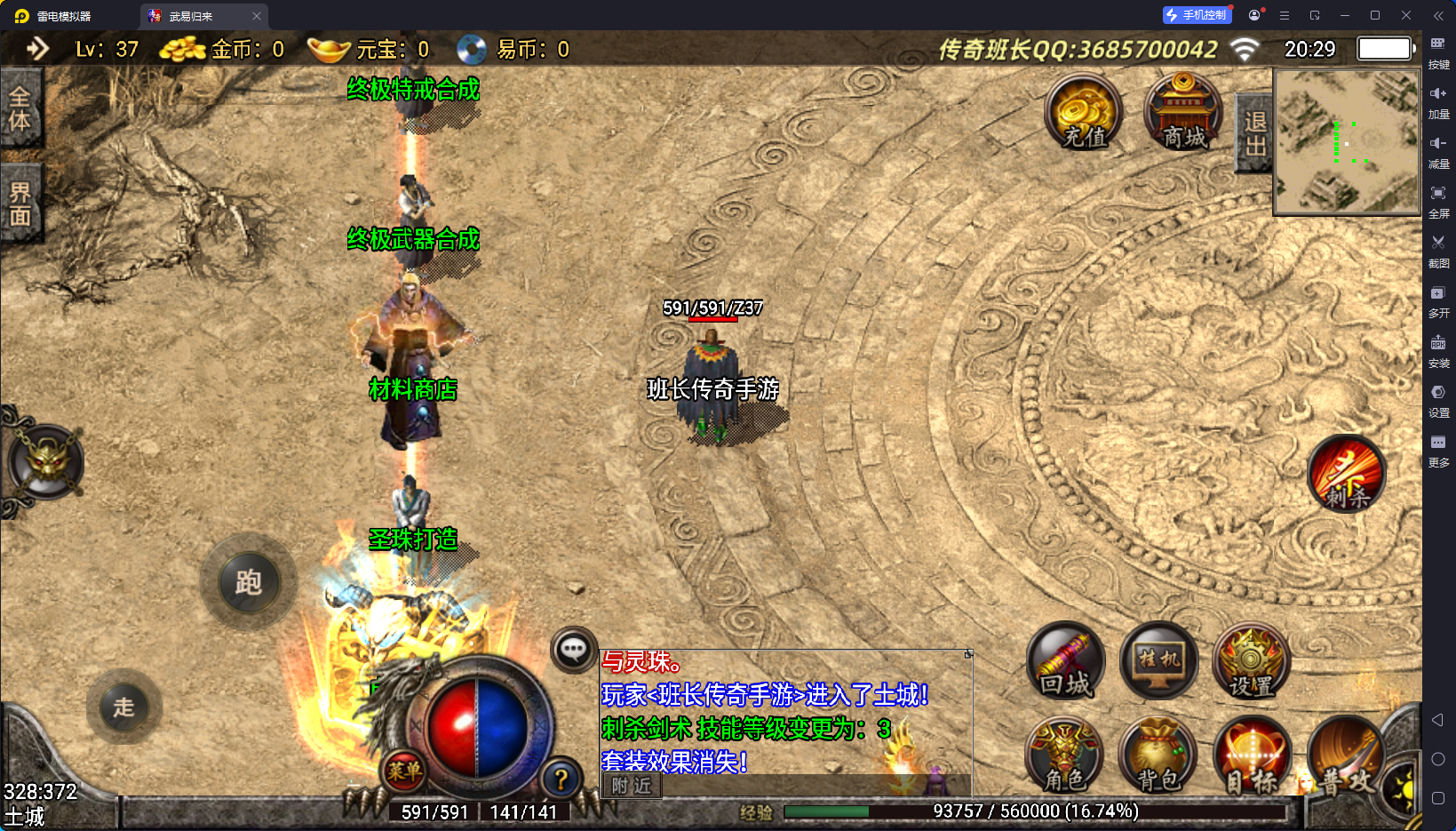The image size is (1456, 831).
Task: Open the 菜单 menu button
Action: tap(404, 771)
